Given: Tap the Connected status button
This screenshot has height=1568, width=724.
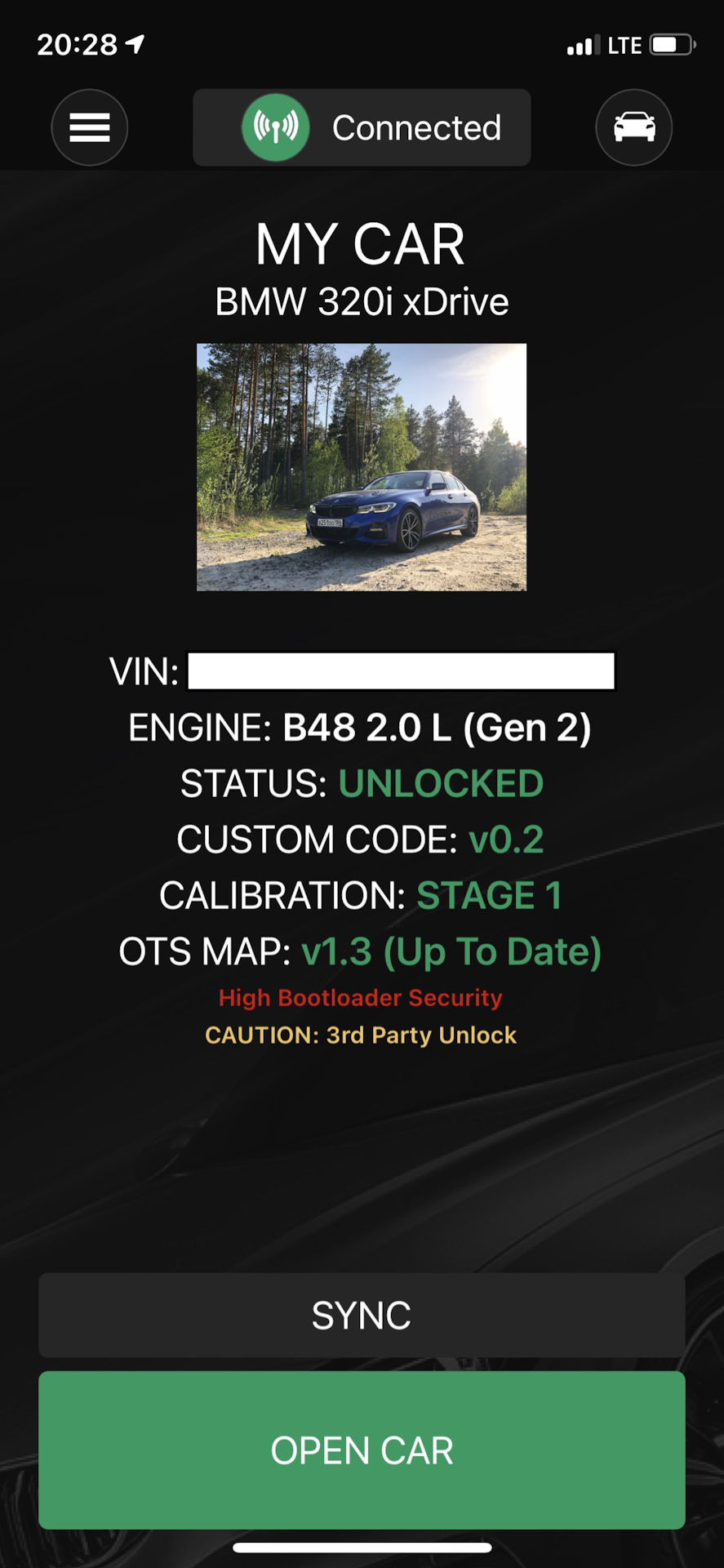Looking at the screenshot, I should (362, 127).
